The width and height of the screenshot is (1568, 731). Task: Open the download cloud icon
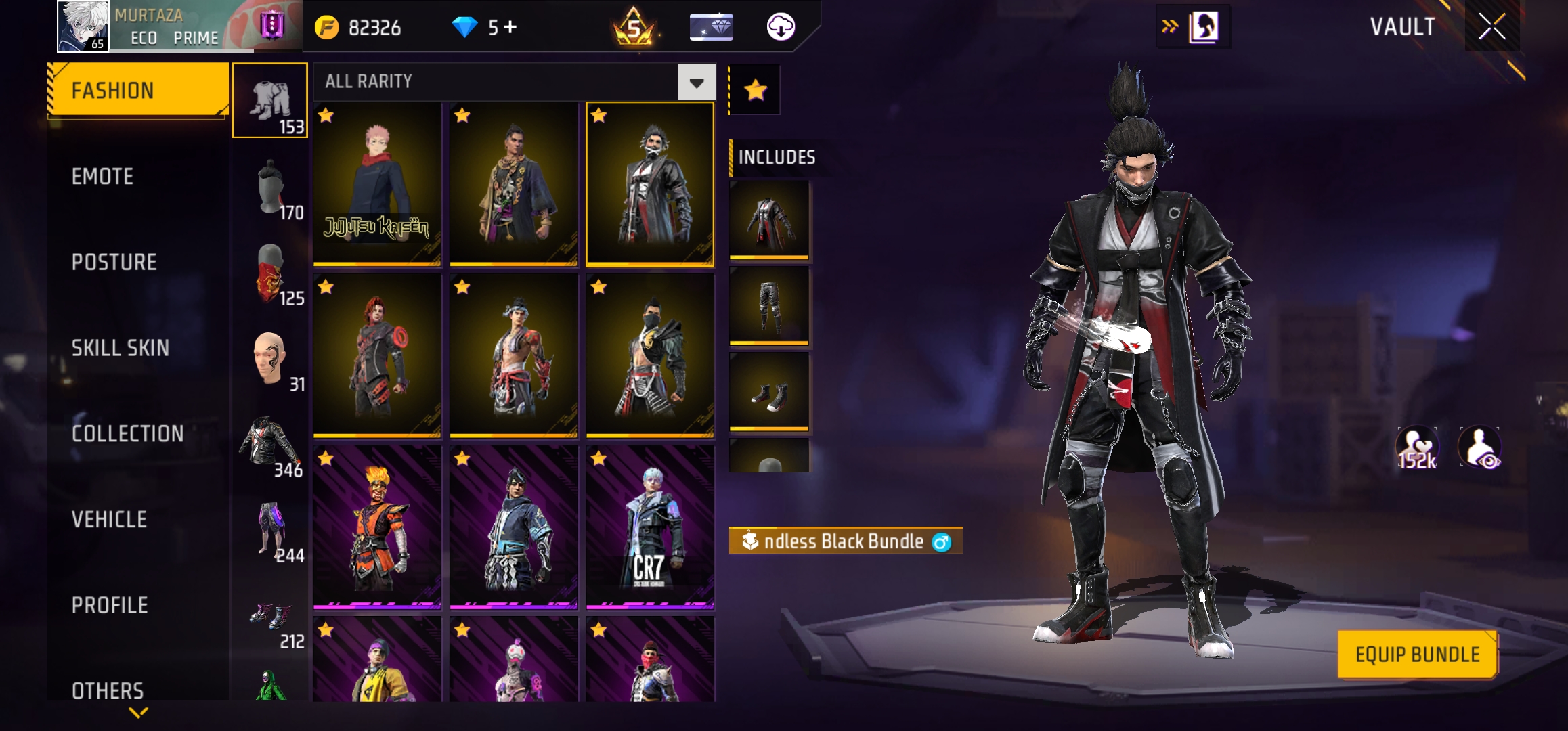pyautogui.click(x=780, y=27)
